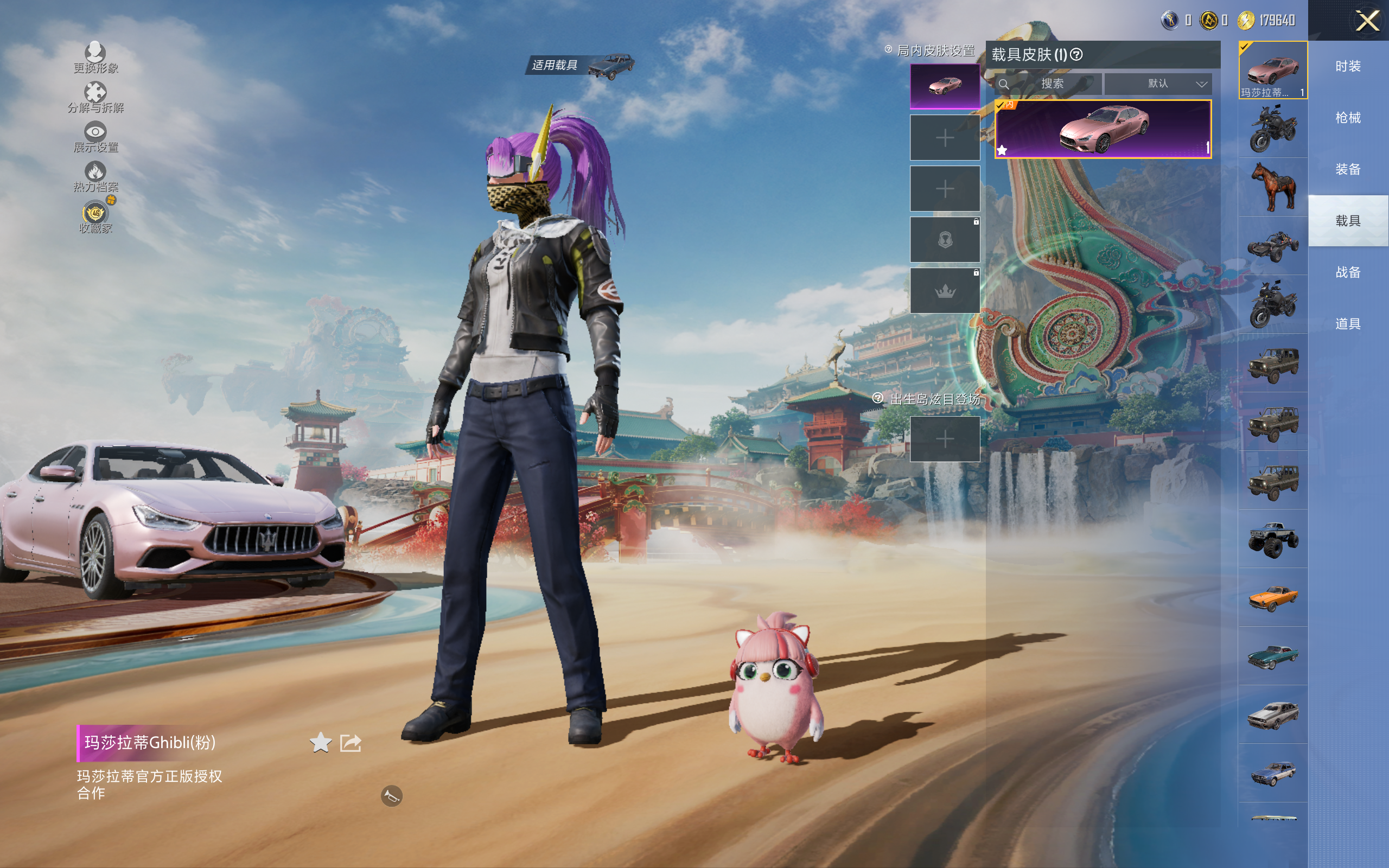
Task: Open the 枪械 category tab
Action: click(1348, 118)
